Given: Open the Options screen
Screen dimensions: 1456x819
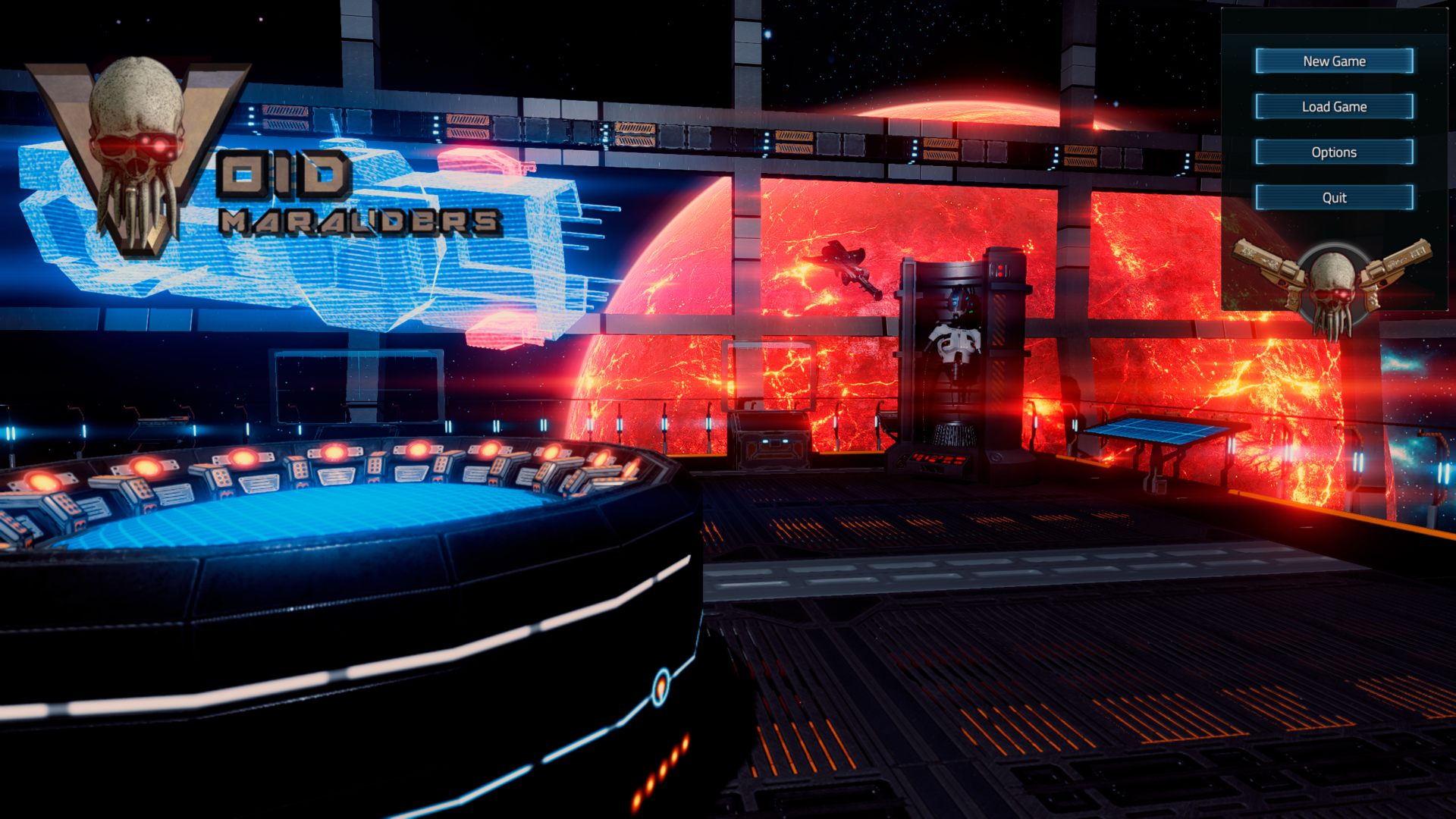Looking at the screenshot, I should tap(1334, 152).
